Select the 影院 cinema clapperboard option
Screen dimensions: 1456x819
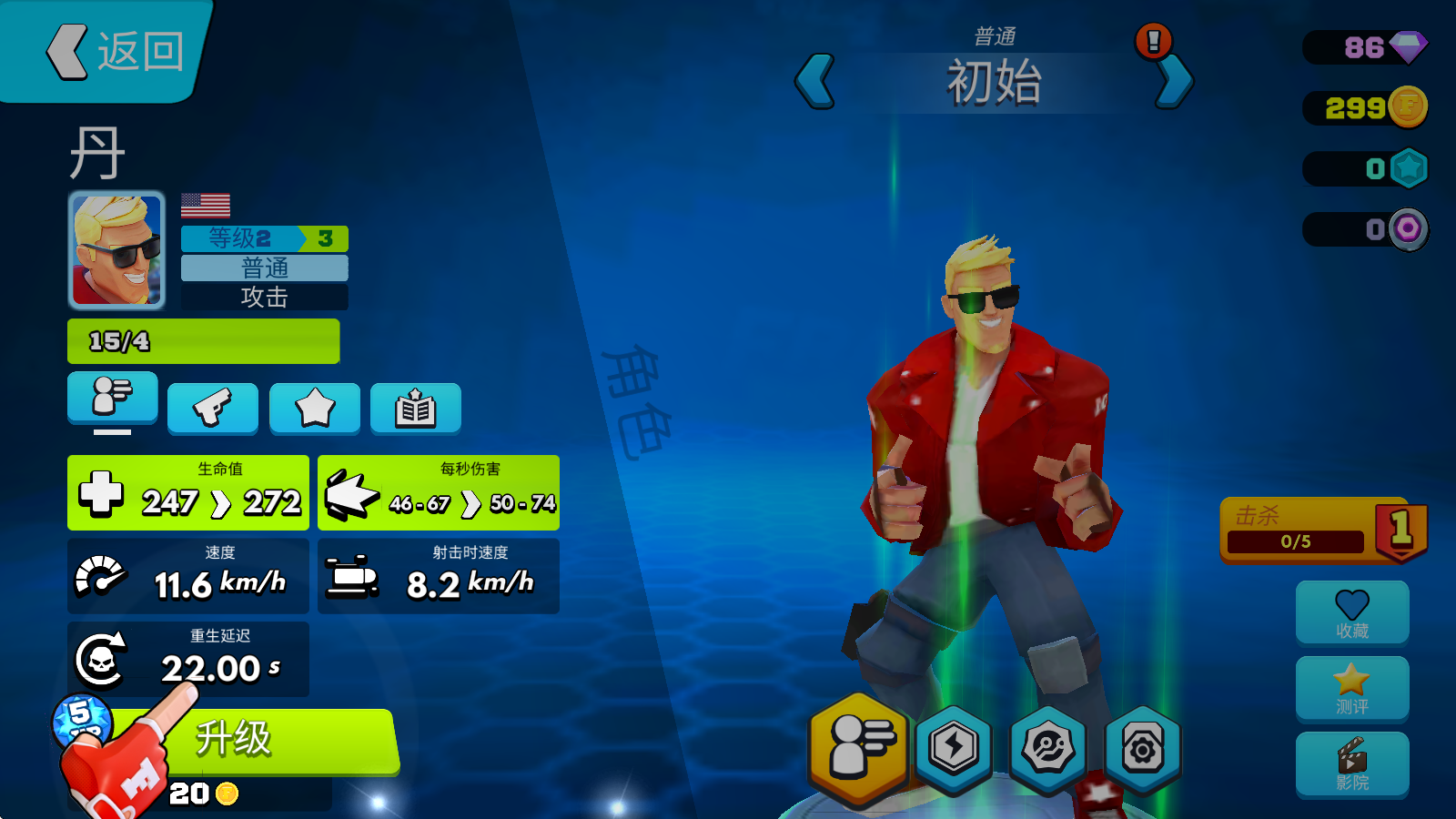pyautogui.click(x=1352, y=764)
